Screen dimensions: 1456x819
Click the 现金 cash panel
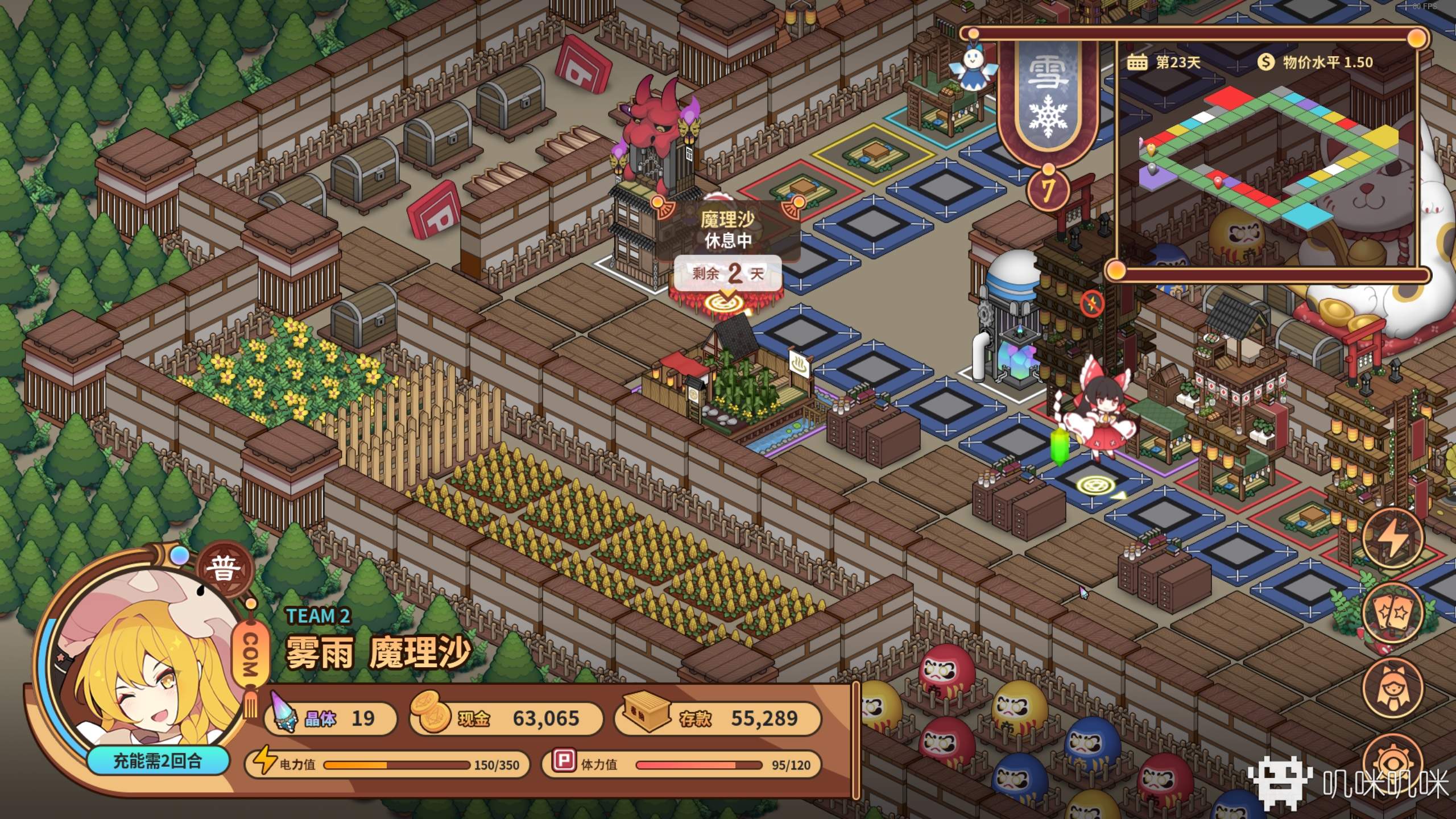pos(506,719)
